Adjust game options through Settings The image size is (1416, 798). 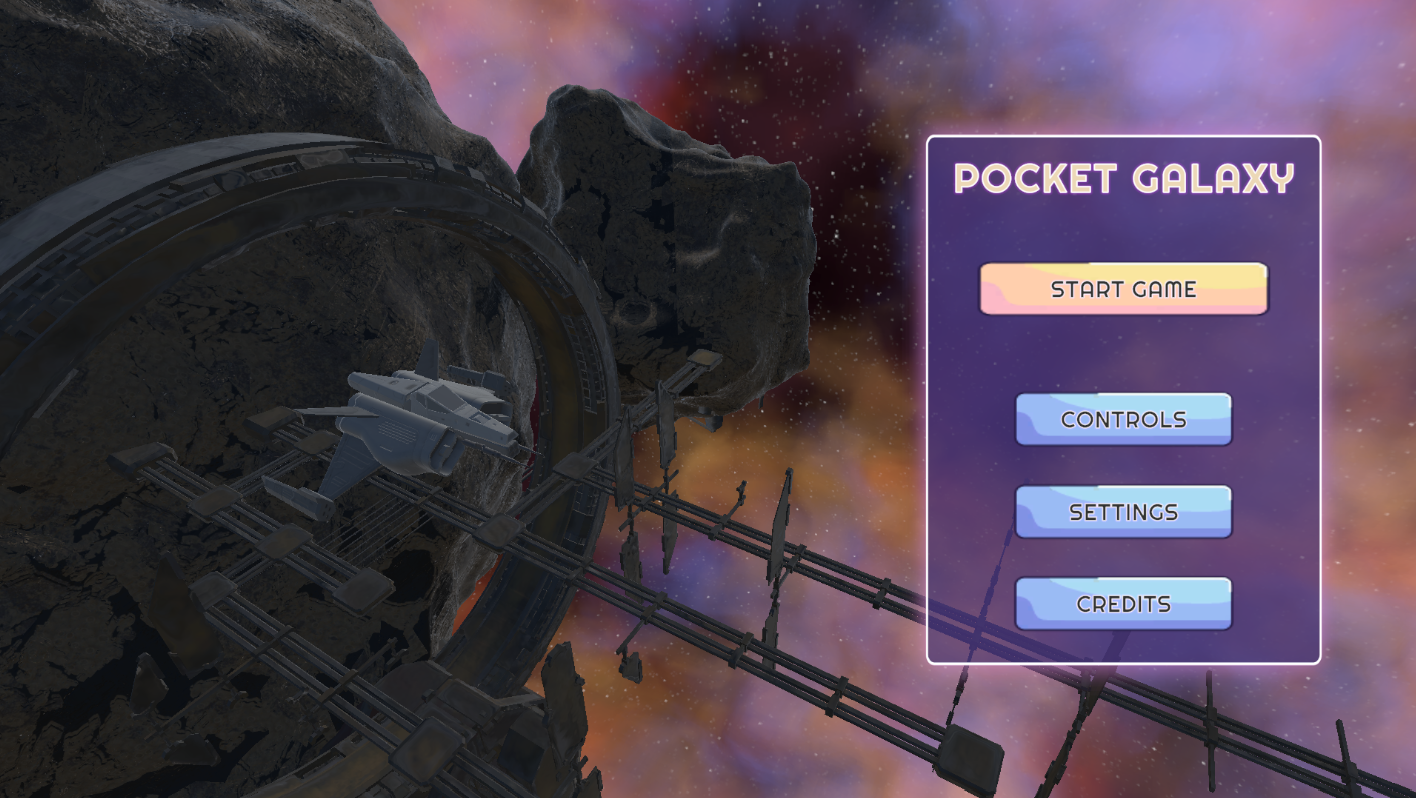click(1122, 511)
